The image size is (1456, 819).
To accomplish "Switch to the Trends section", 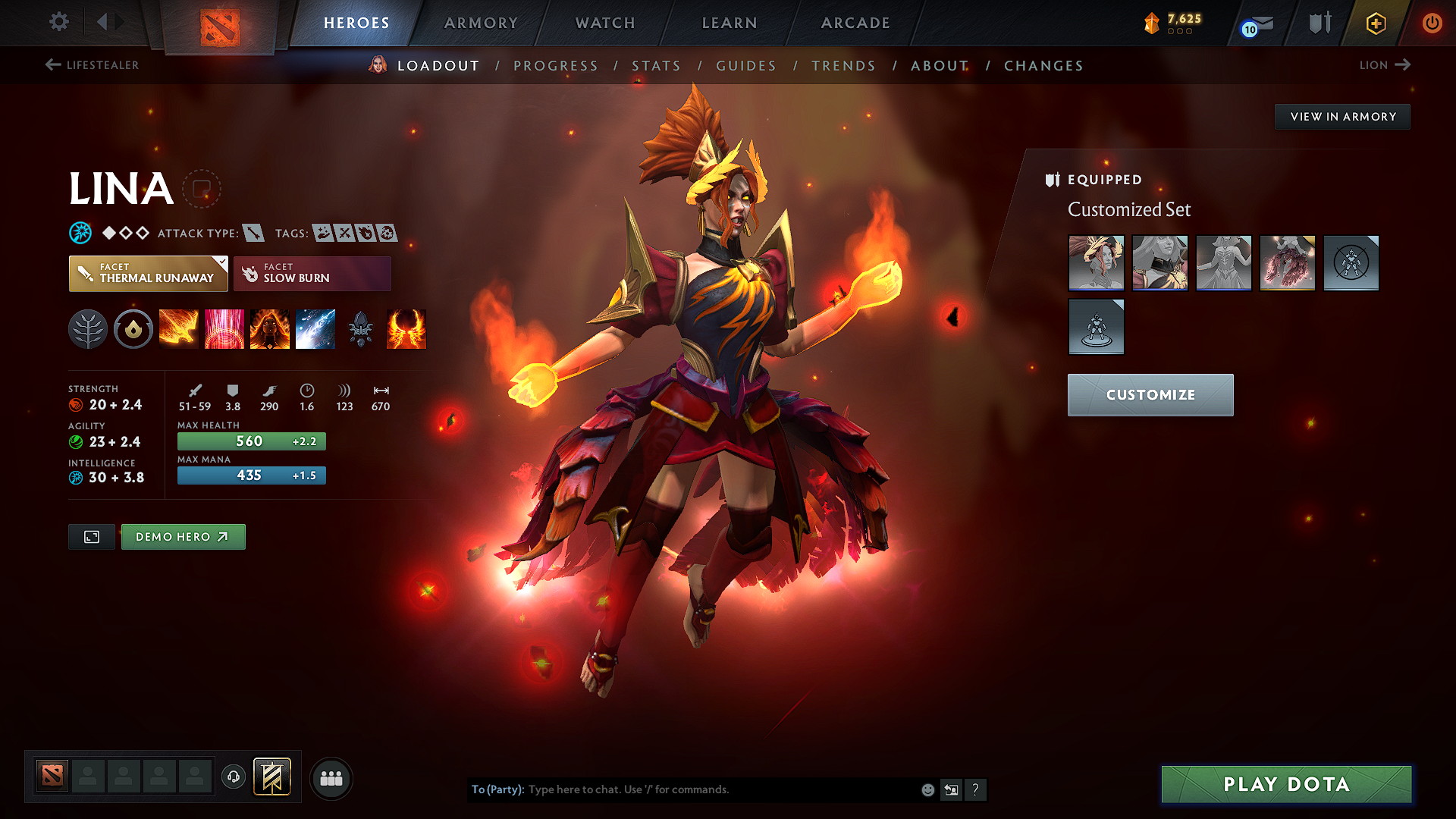I will pyautogui.click(x=843, y=66).
